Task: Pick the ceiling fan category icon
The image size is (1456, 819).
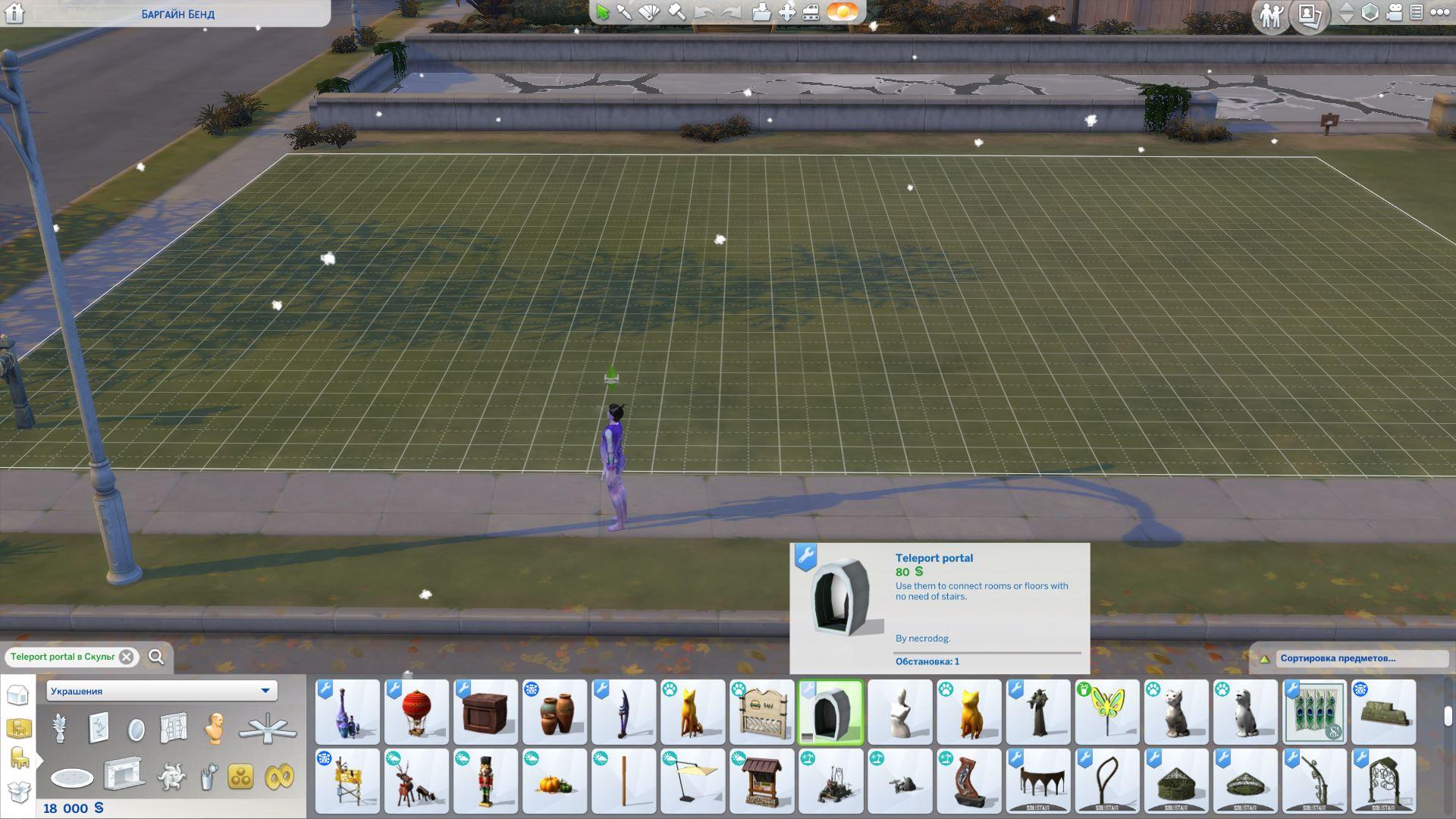Action: pyautogui.click(x=268, y=728)
